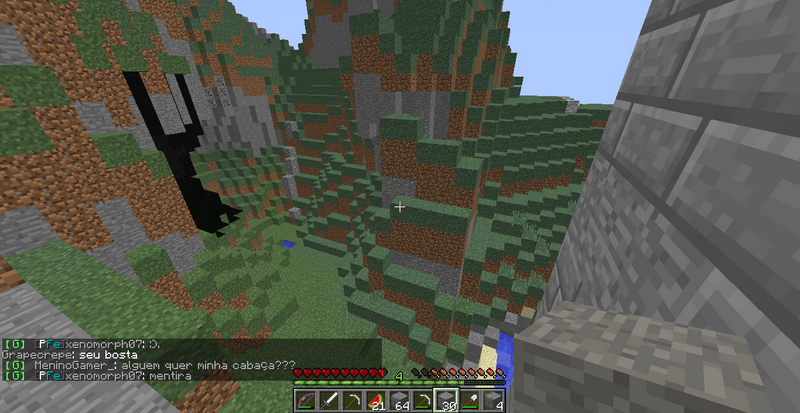Screen dimensions: 800x413
Task: Select the pickaxe beside the shovel
Action: [424, 401]
